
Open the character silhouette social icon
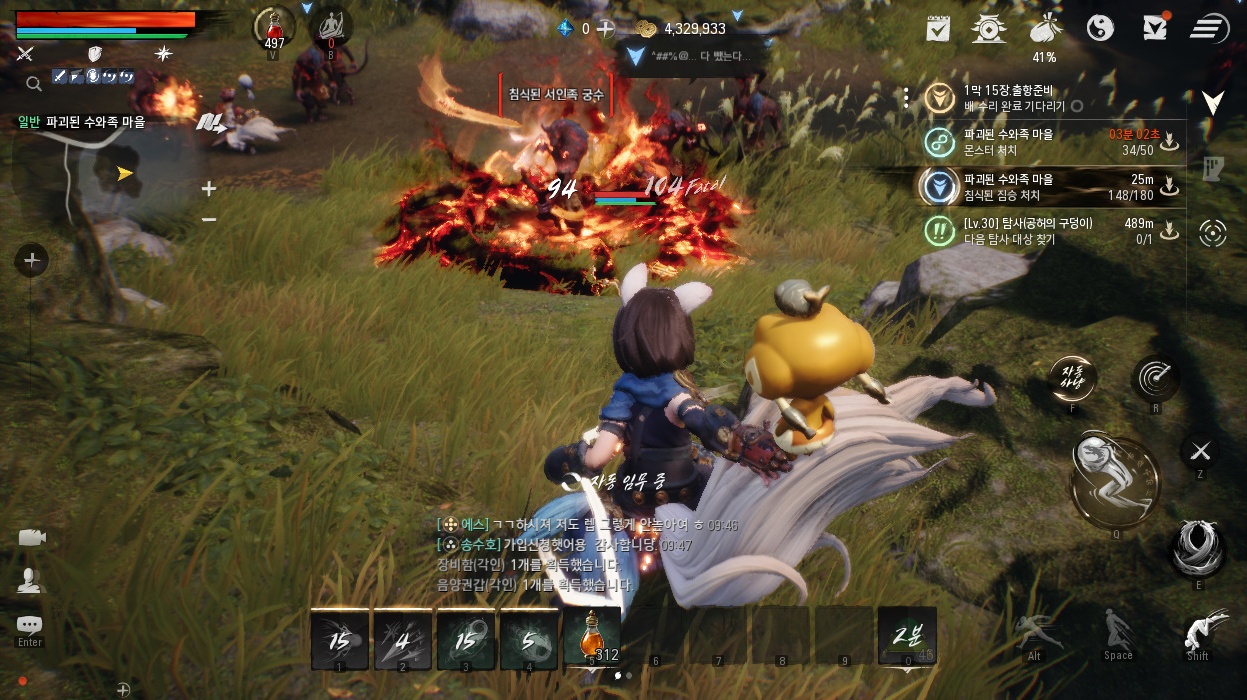(x=30, y=580)
